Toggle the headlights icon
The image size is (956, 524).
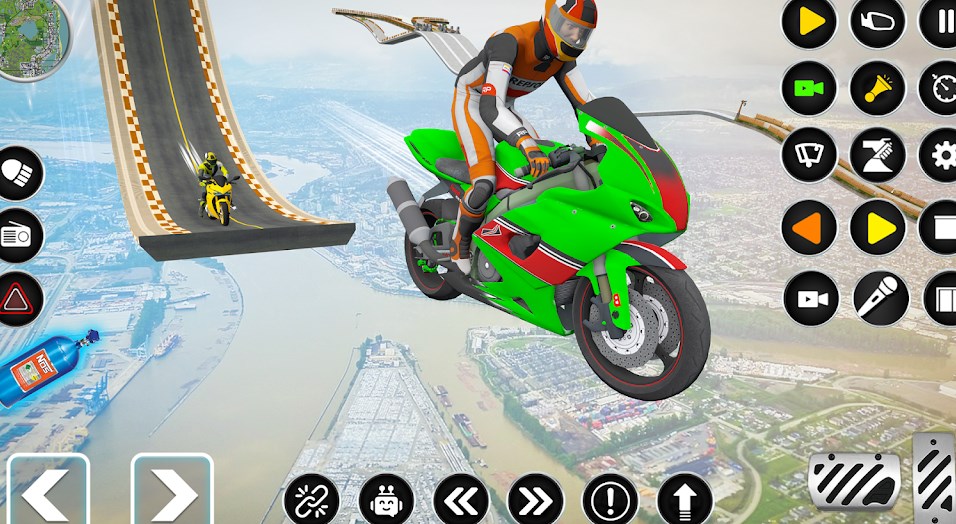(18, 174)
